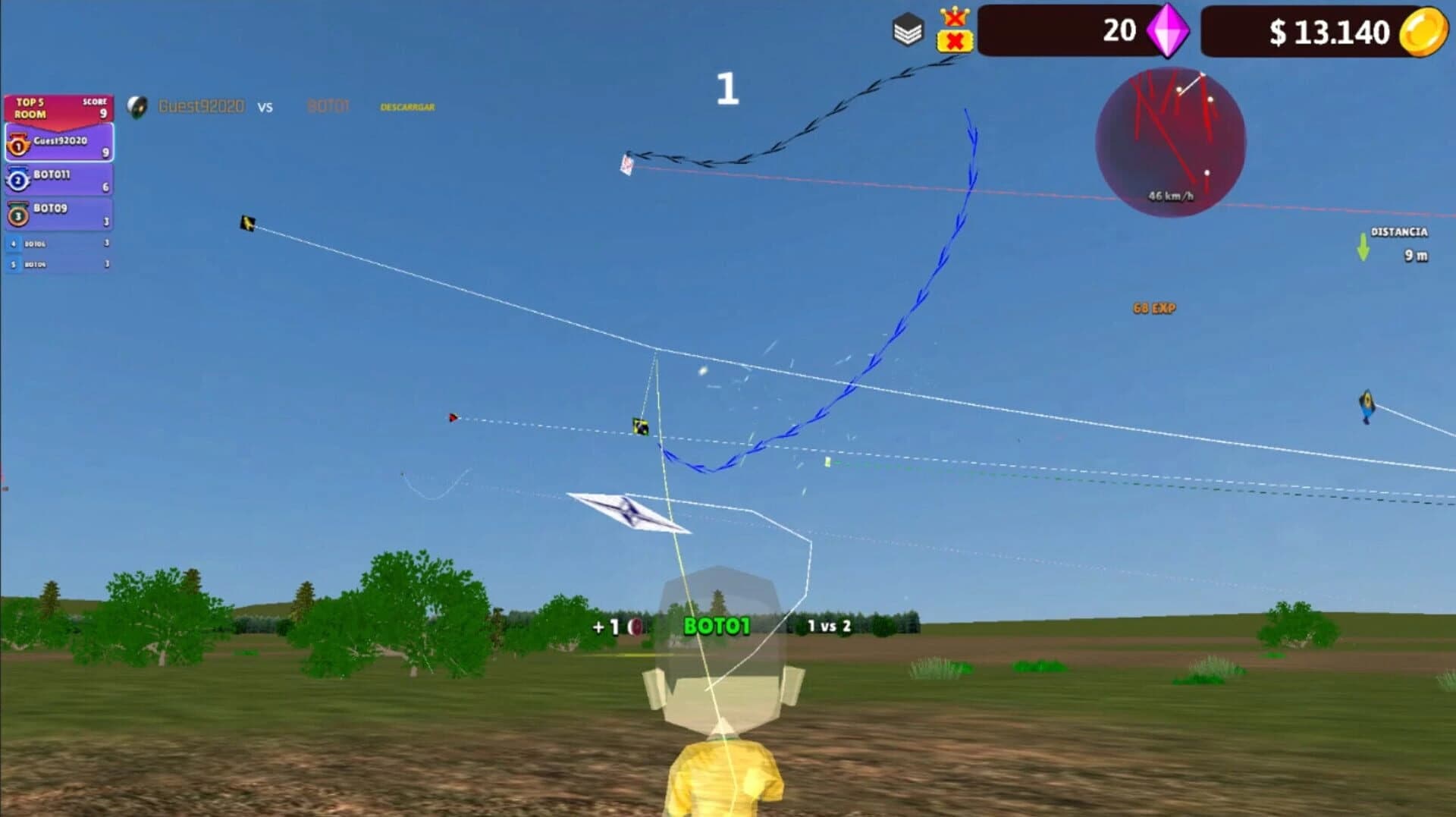This screenshot has height=817, width=1456.
Task: Select the Guest92020 player avatar icon
Action: (136, 105)
